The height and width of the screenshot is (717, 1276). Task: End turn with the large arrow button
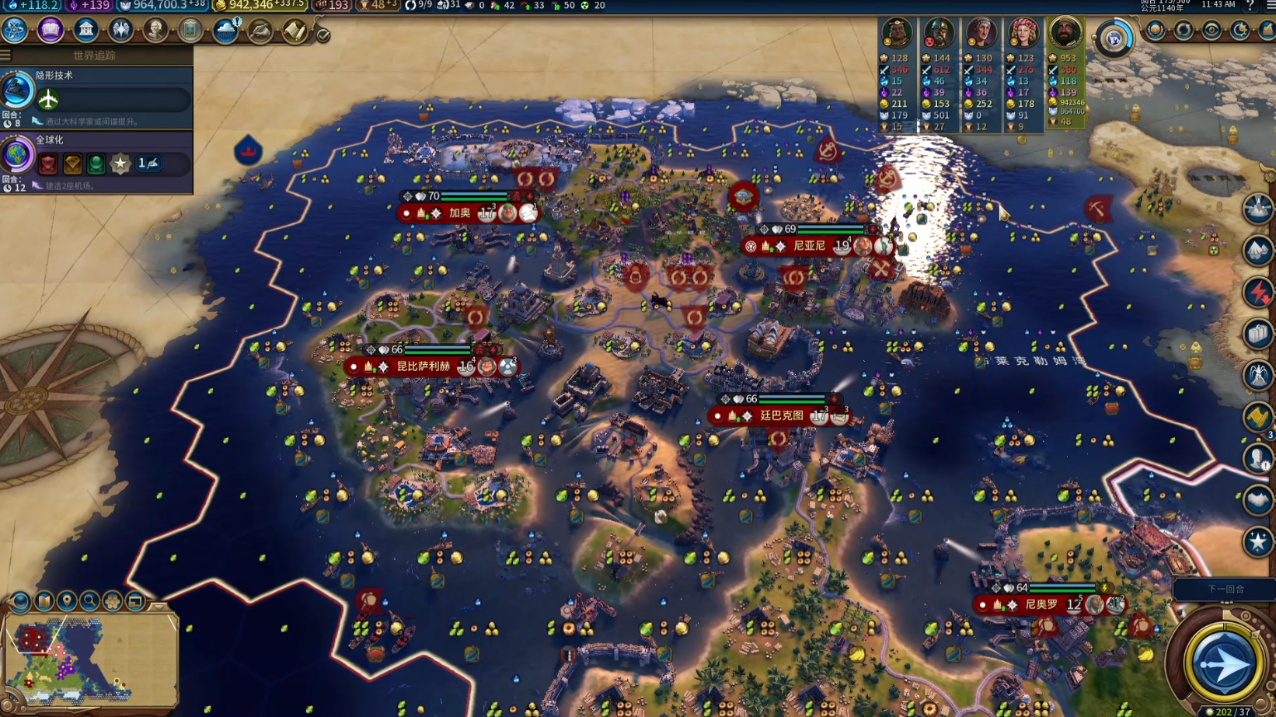1224,663
